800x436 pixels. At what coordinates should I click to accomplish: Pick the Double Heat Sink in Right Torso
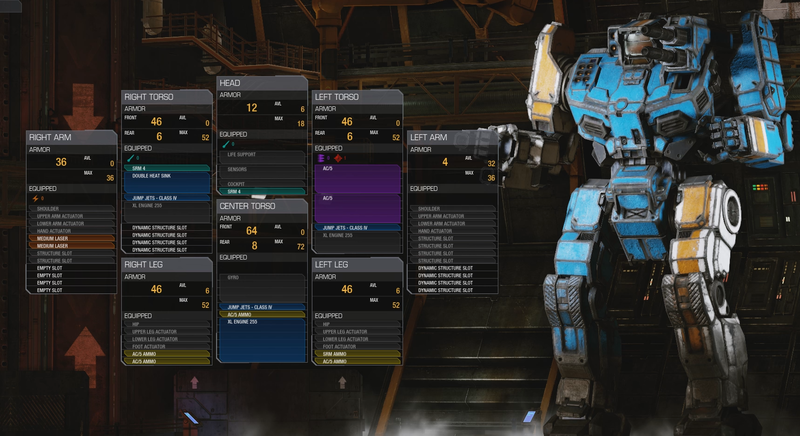tap(166, 176)
